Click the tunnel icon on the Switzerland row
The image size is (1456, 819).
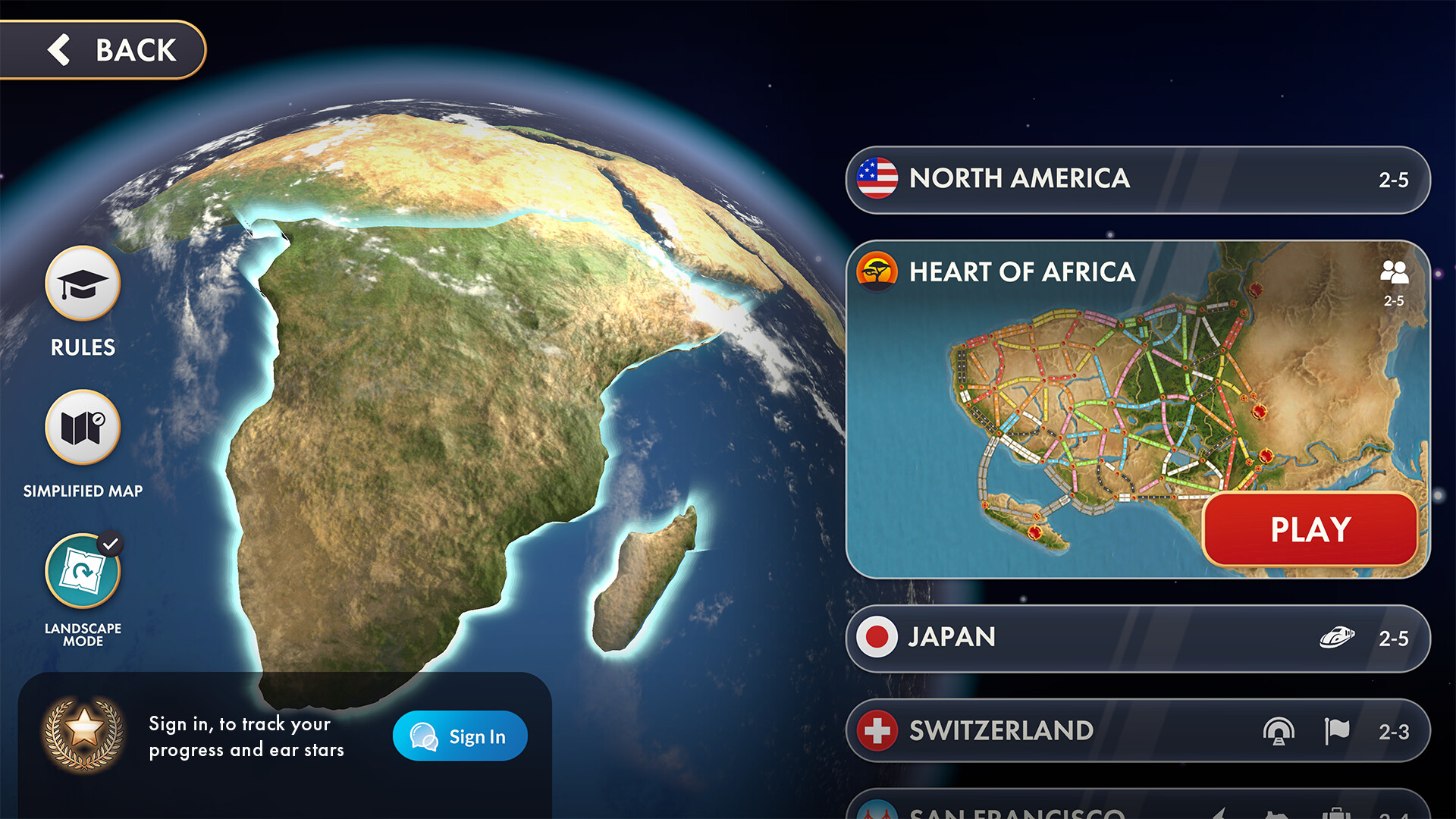(x=1280, y=730)
